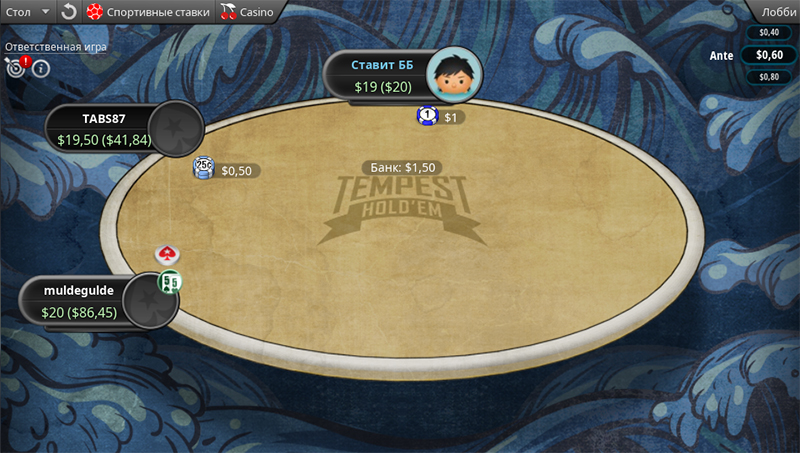Go to the Casino section
Image resolution: width=800 pixels, height=453 pixels.
[246, 12]
